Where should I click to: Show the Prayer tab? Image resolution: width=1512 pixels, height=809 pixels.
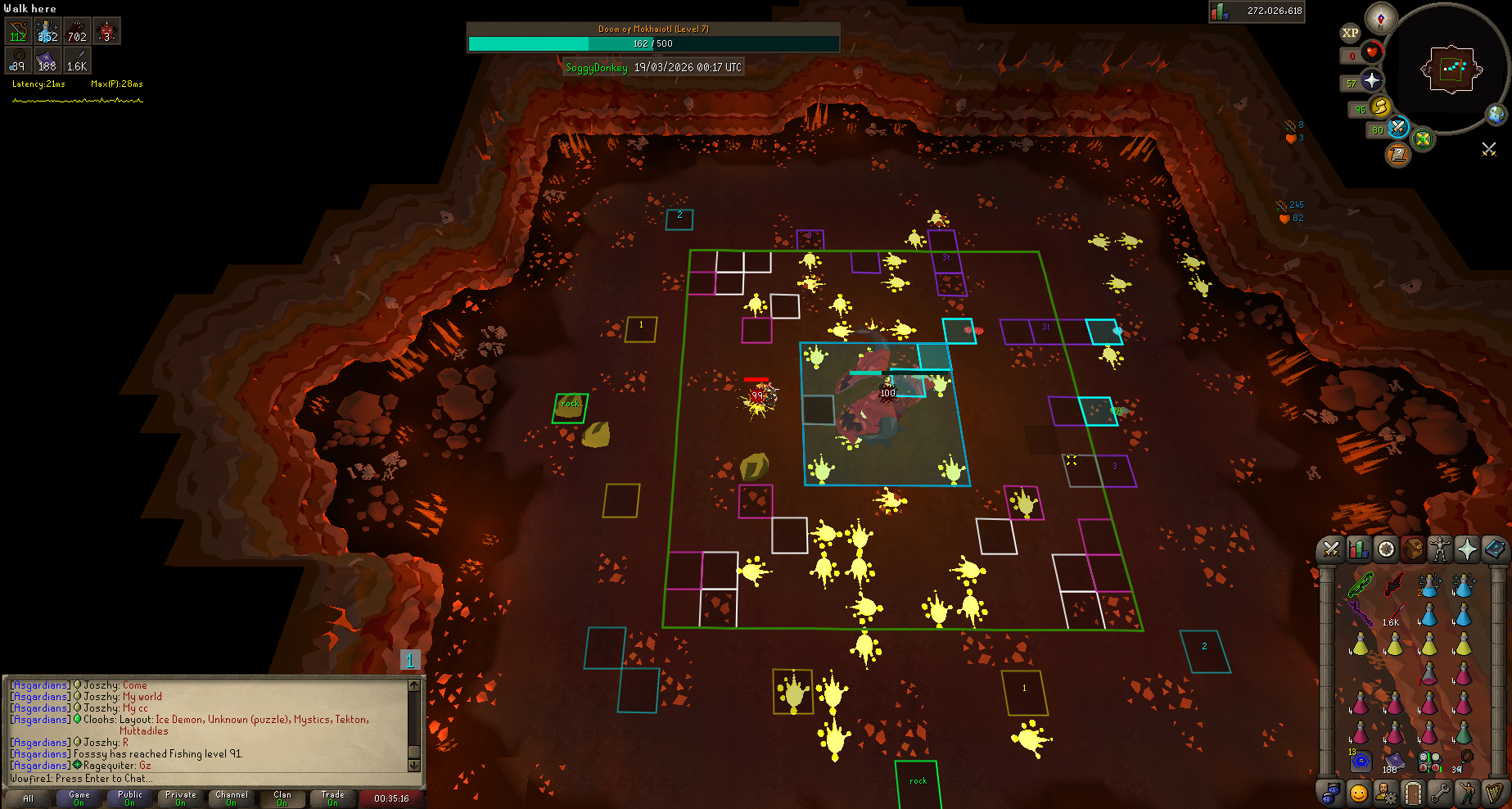click(1467, 549)
